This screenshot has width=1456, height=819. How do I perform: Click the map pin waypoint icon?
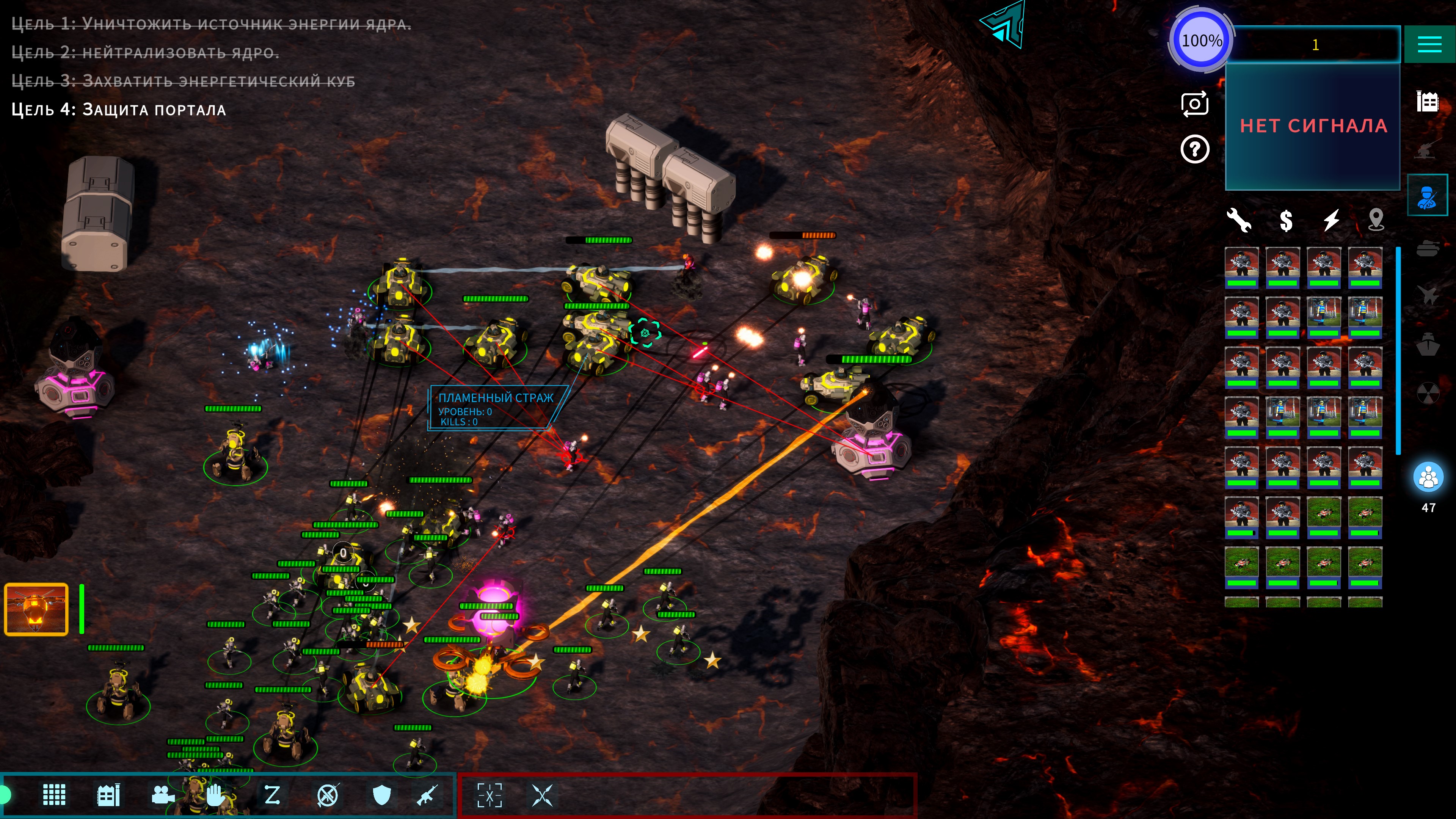click(x=1376, y=220)
